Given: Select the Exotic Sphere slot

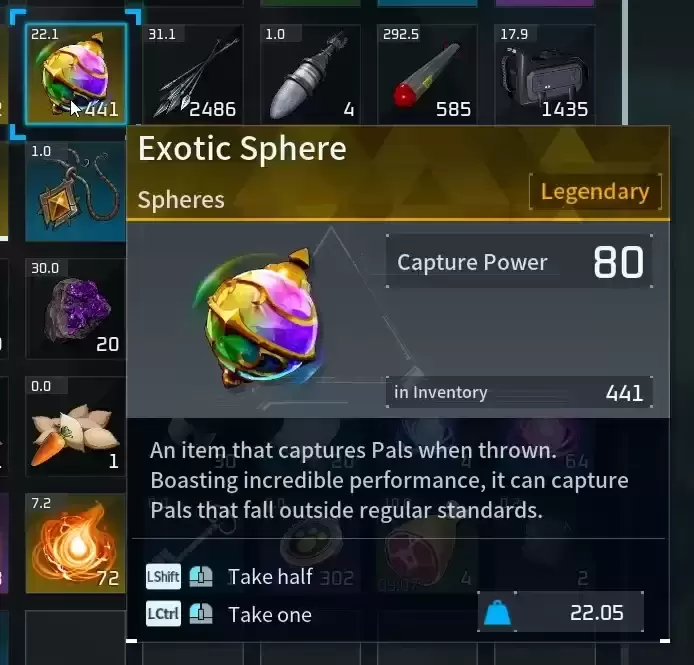Looking at the screenshot, I should (75, 74).
